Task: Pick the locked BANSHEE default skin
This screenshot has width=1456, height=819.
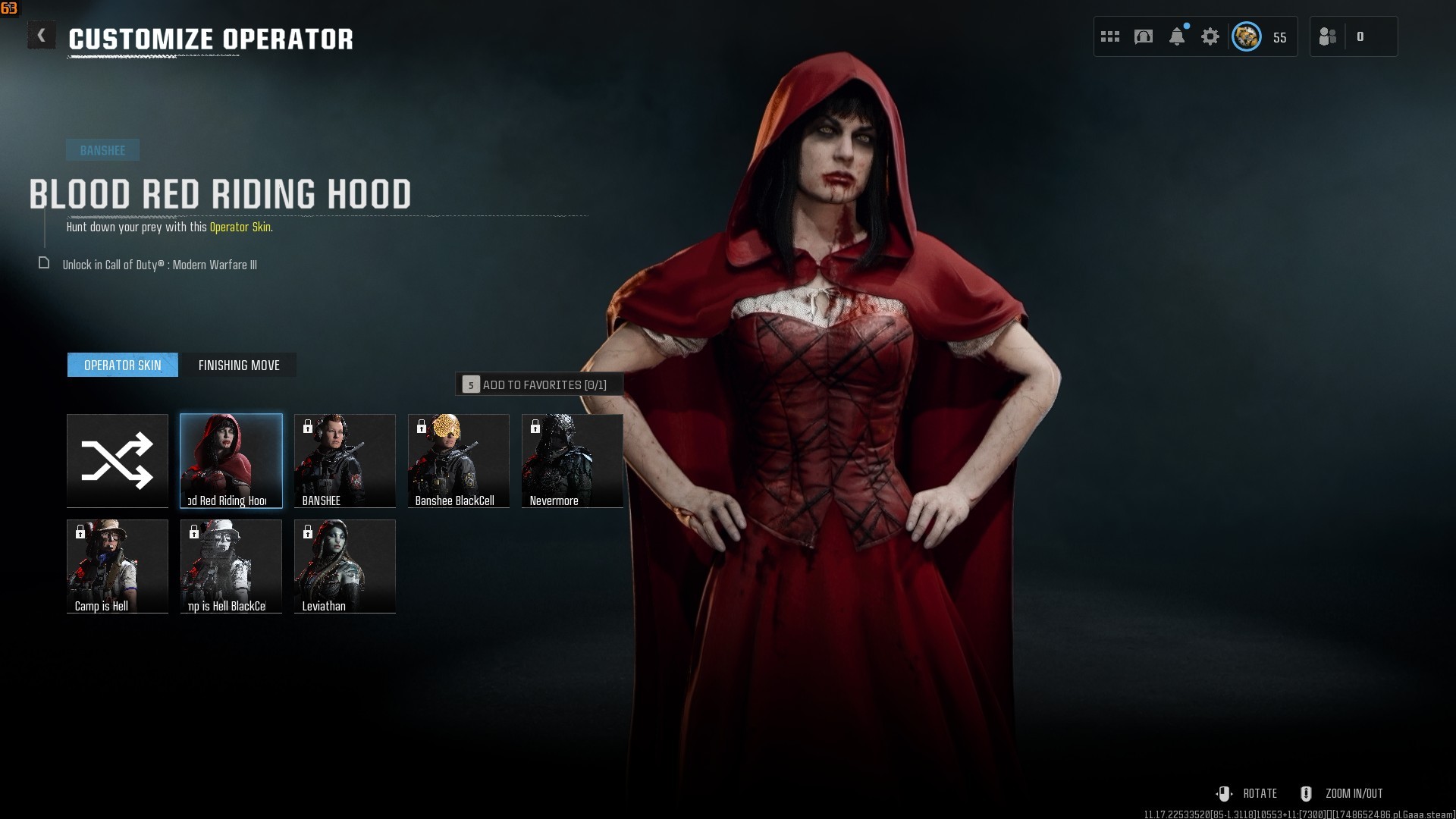Action: (345, 460)
